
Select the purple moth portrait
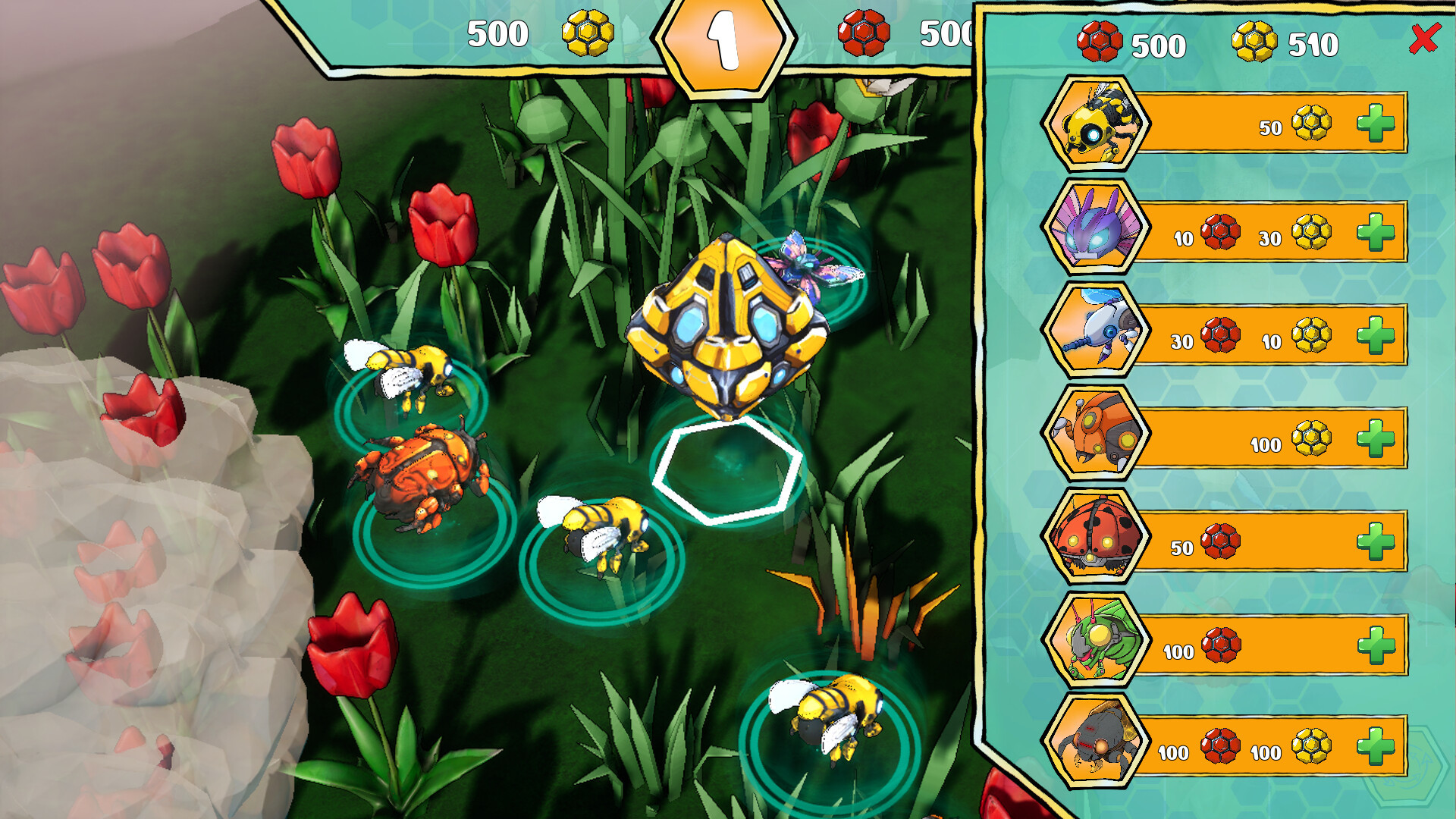tap(1096, 227)
